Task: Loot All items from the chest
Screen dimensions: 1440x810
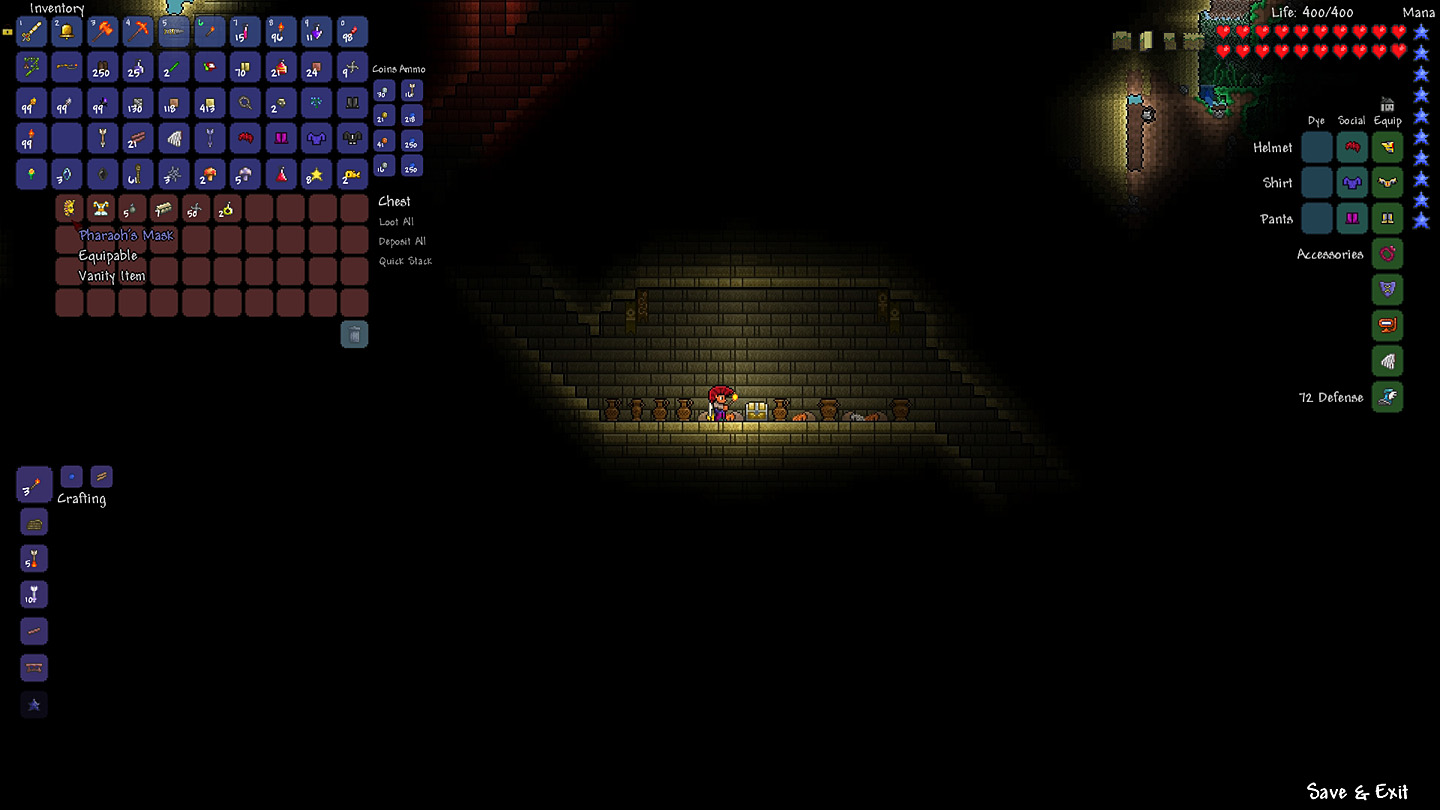Action: (x=396, y=222)
